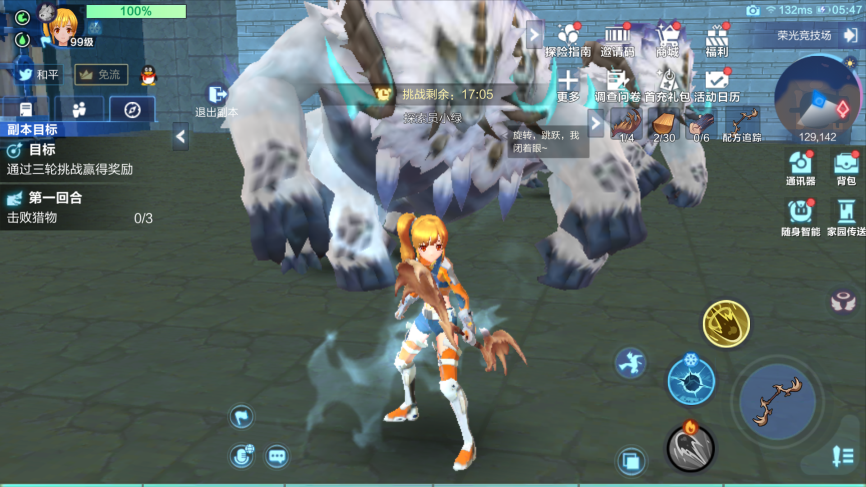Open the 首充礼包 first-recharge gift pack
The height and width of the screenshot is (487, 866).
667,85
